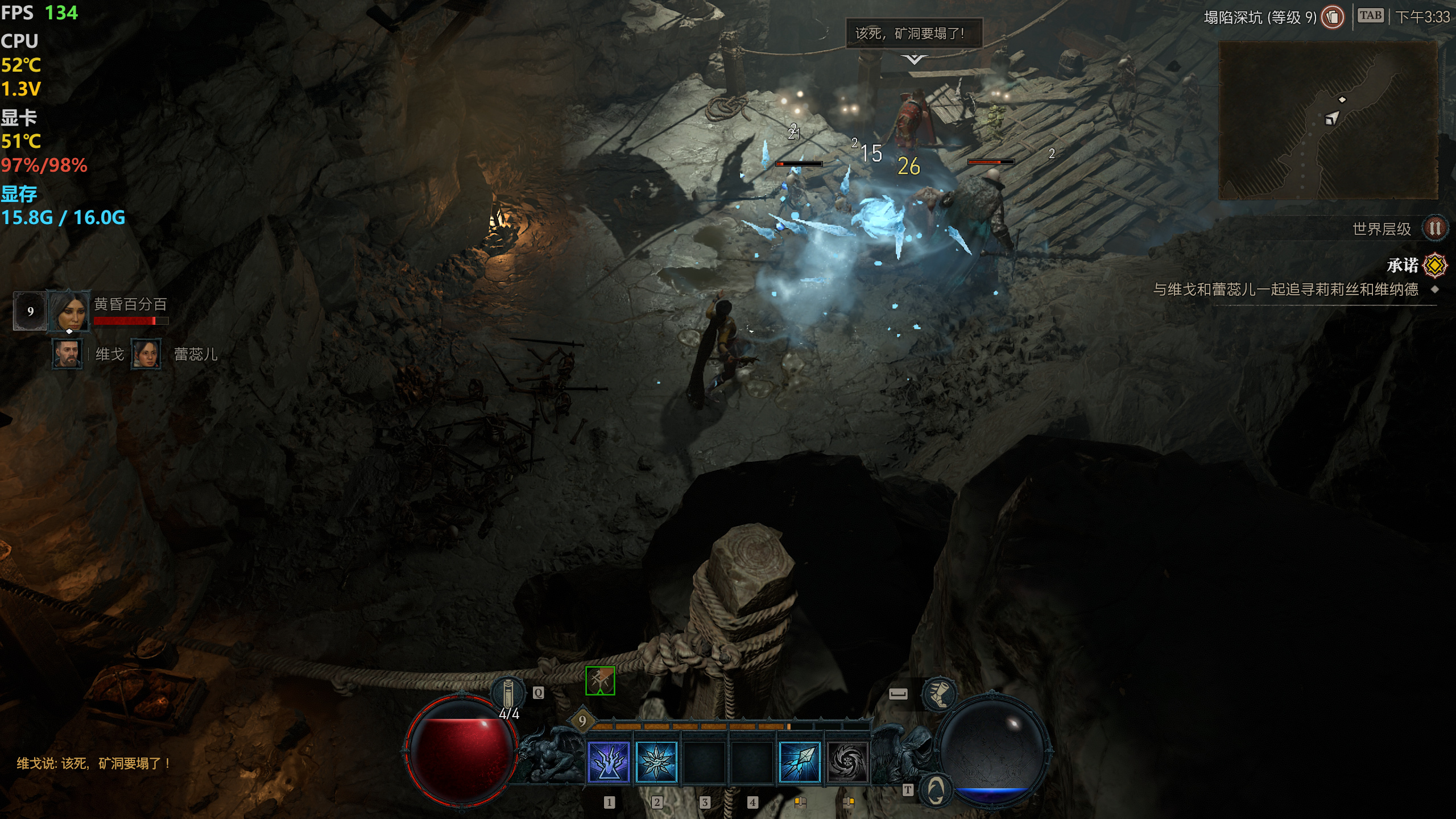Select the grey snowflake vortex skill

[x=847, y=762]
